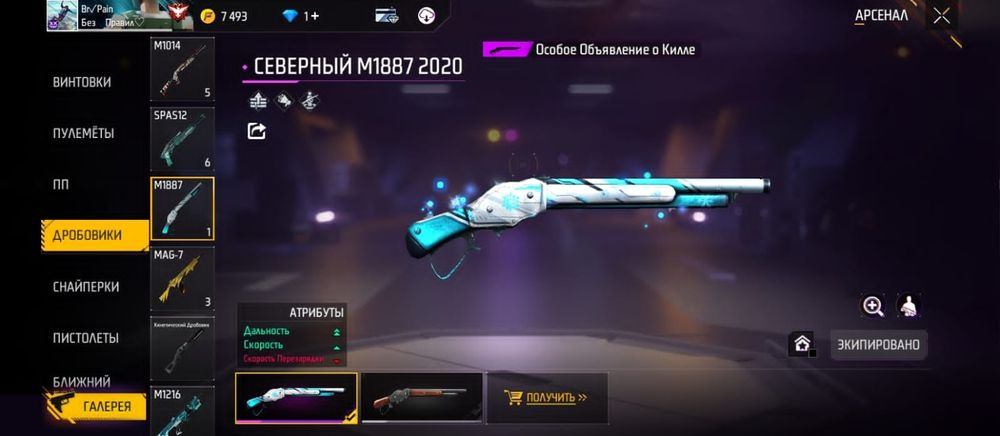1000x436 pixels.
Task: Choose the Снайперки category
Action: 85,287
